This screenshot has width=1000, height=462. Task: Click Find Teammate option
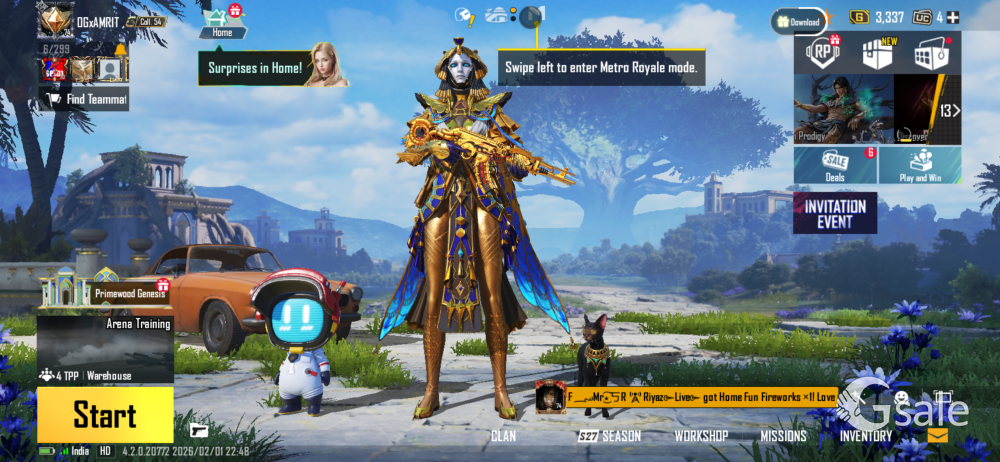tap(84, 99)
